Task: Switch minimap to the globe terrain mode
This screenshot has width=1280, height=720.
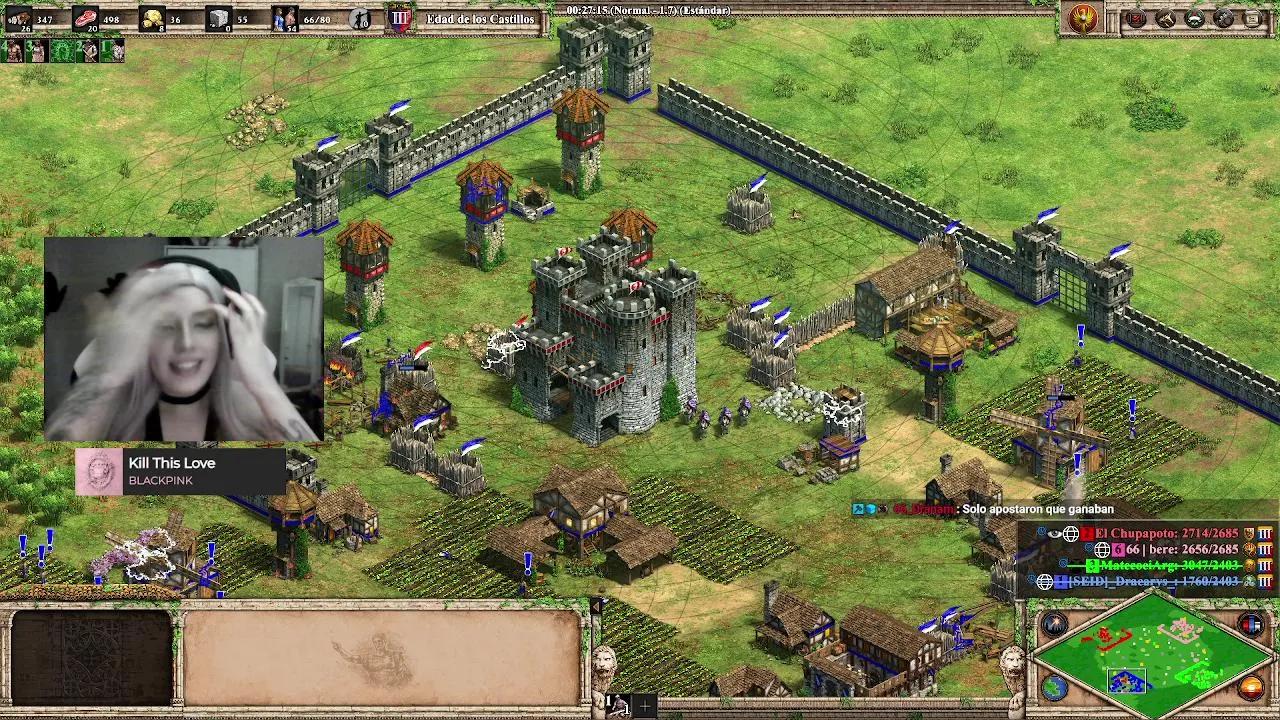Action: click(1054, 688)
